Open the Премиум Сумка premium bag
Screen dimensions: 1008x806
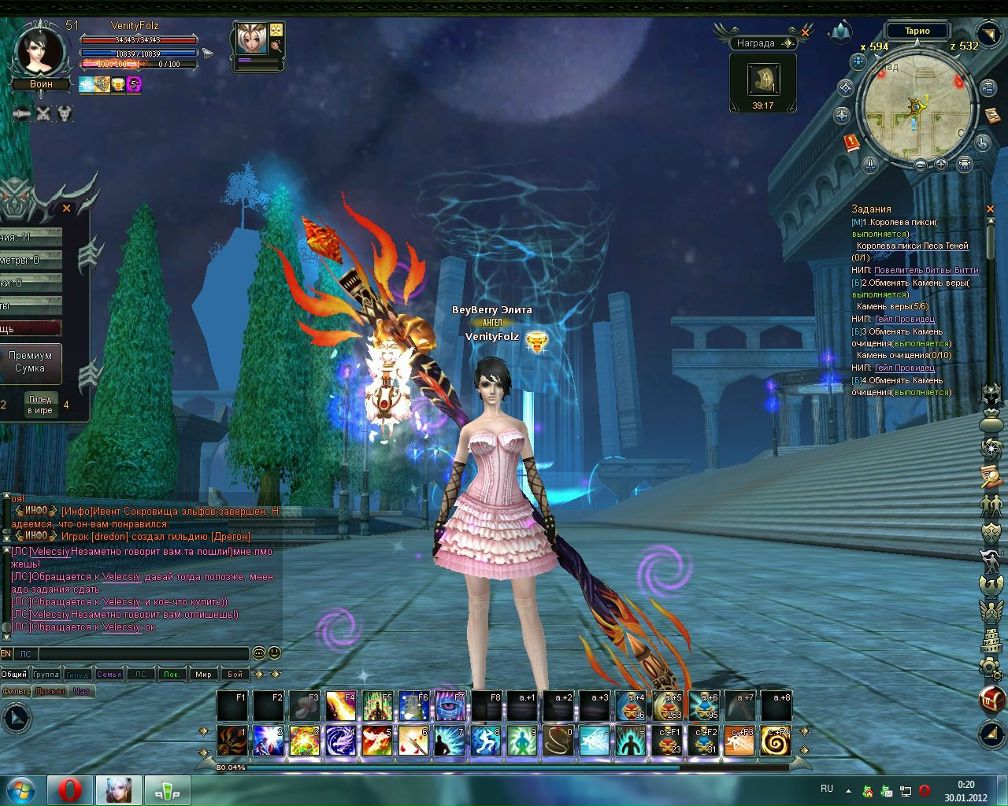pos(29,362)
